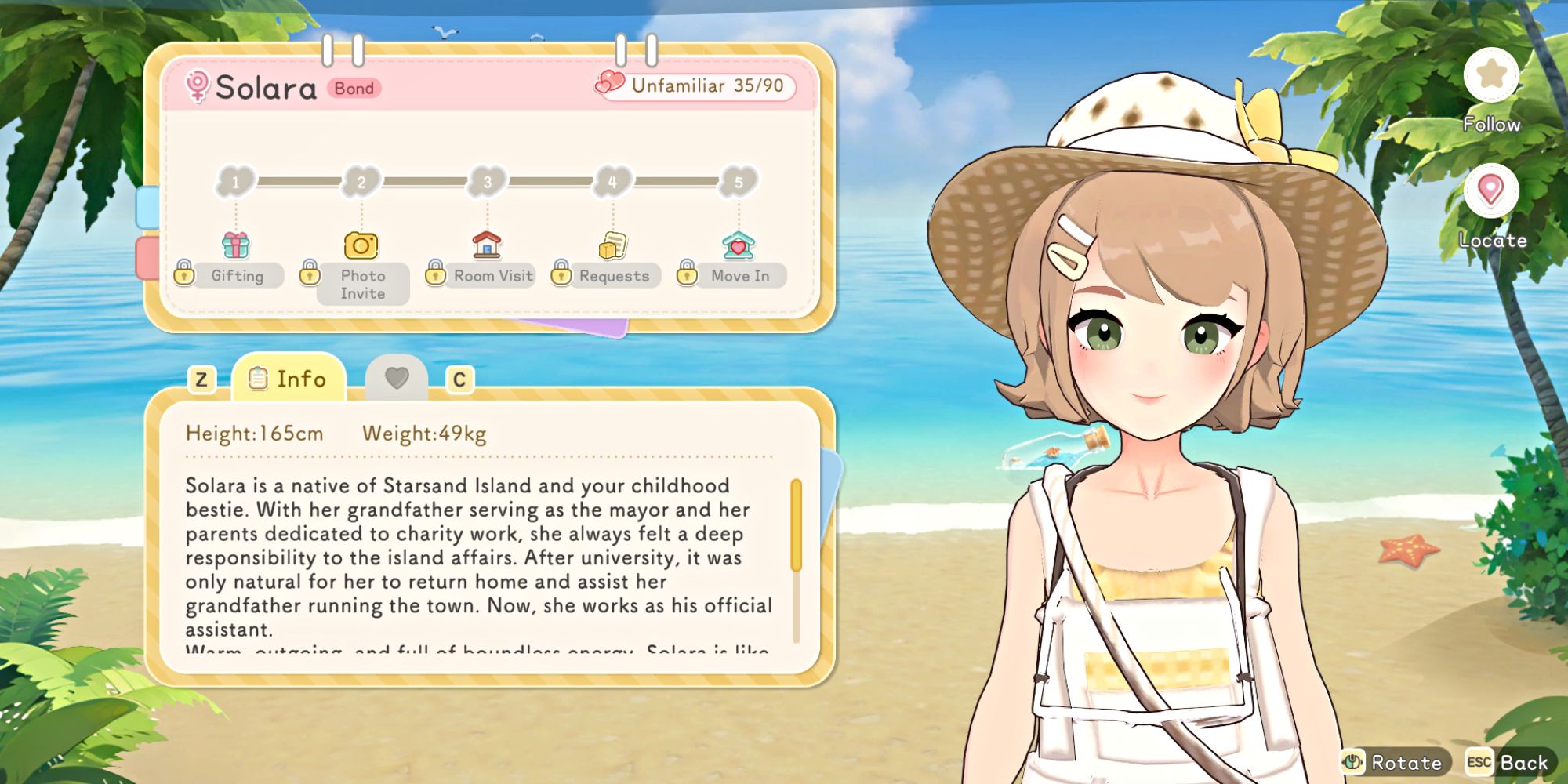
Task: Open the Photo Invite camera icon
Action: point(360,246)
